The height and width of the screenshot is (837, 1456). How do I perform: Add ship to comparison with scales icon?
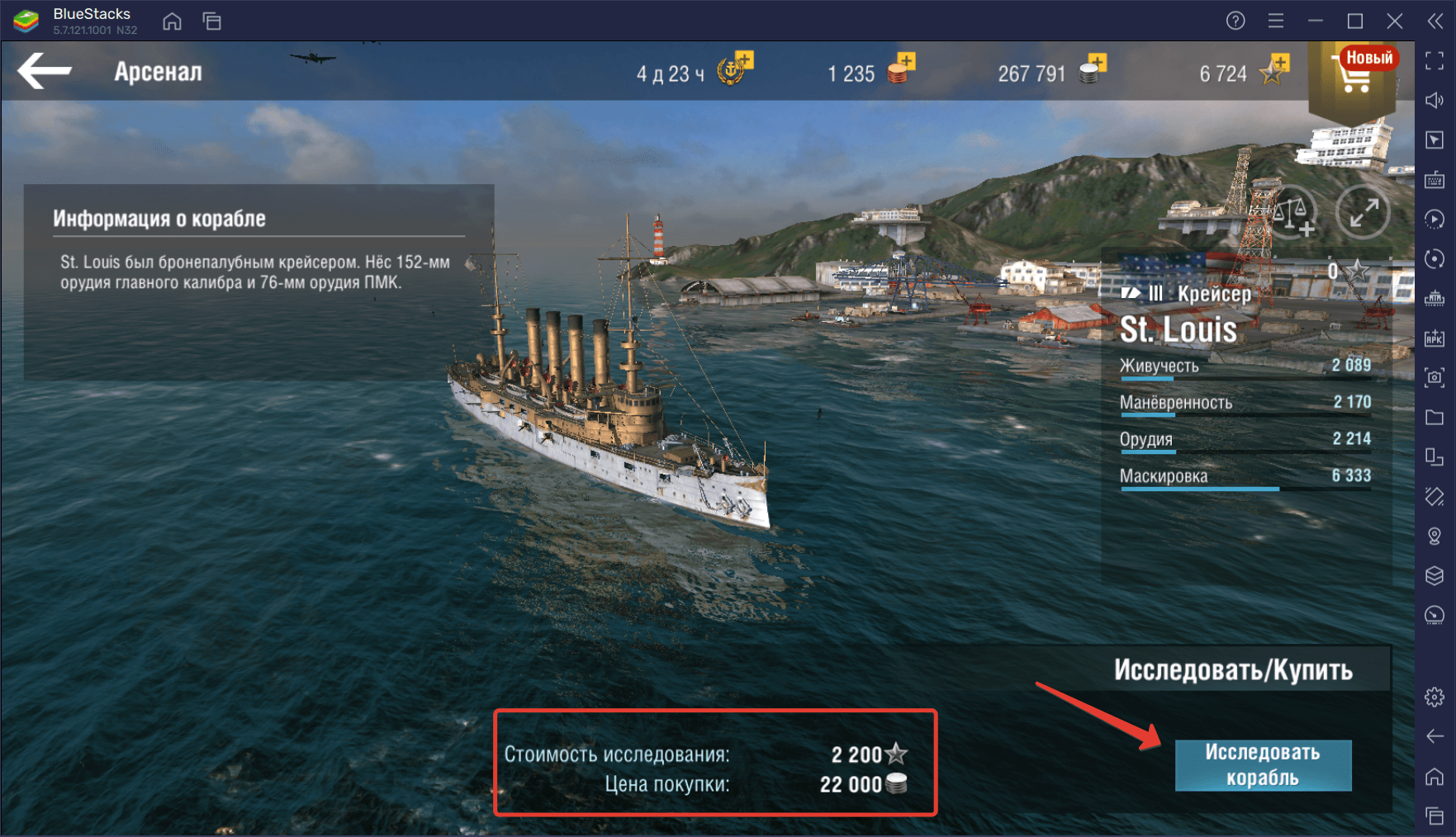click(1292, 213)
